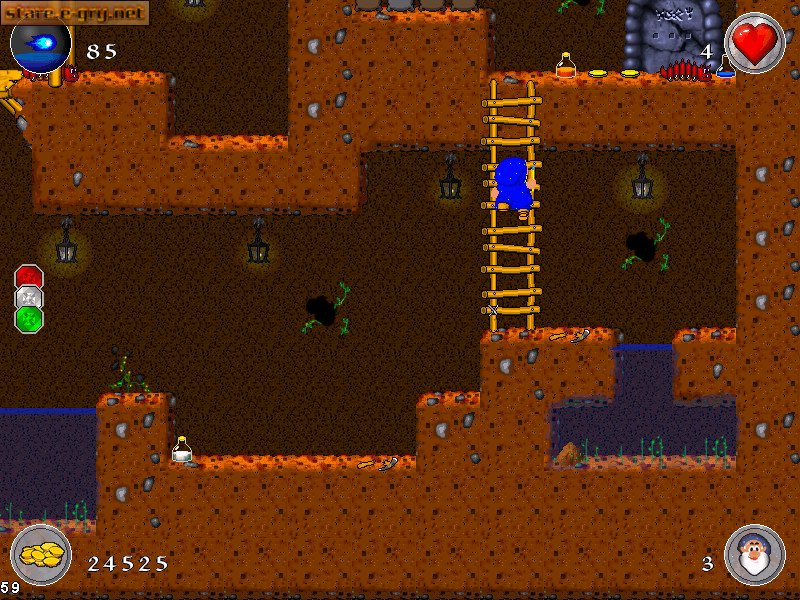Screen dimensions: 800x600
Task: Pick the green gem indicator
Action: click(x=29, y=318)
